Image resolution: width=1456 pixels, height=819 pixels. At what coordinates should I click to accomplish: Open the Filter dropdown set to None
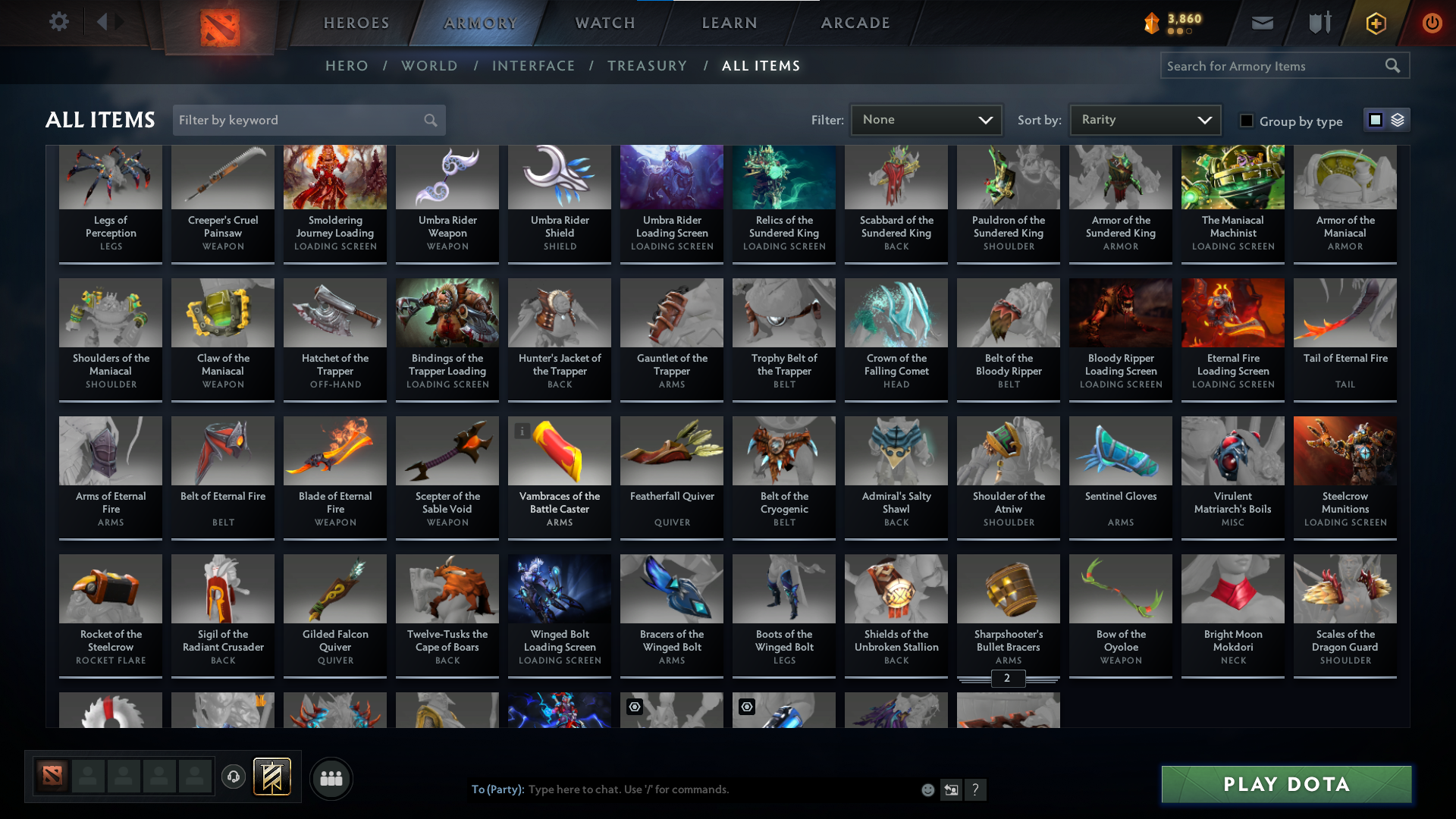(x=926, y=119)
